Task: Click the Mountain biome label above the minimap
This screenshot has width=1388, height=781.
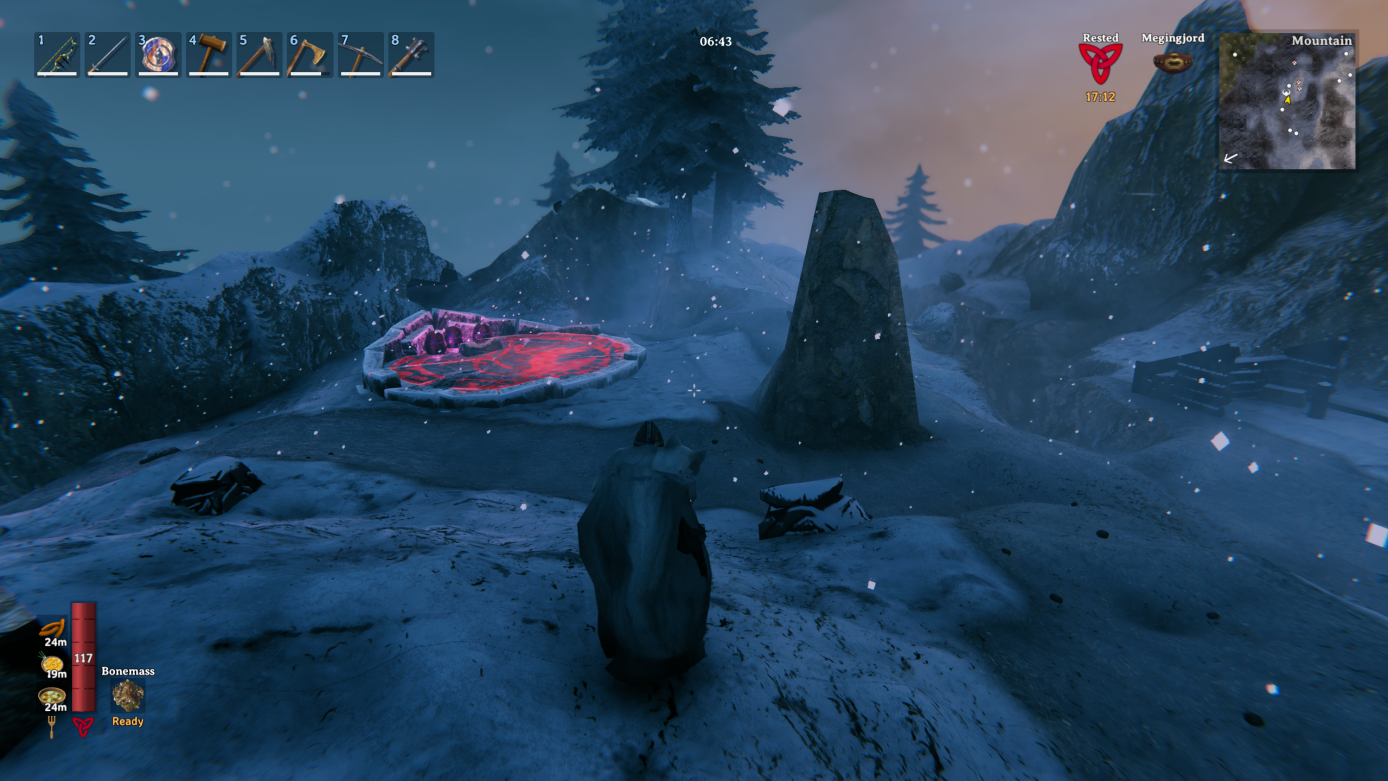Action: click(1322, 40)
